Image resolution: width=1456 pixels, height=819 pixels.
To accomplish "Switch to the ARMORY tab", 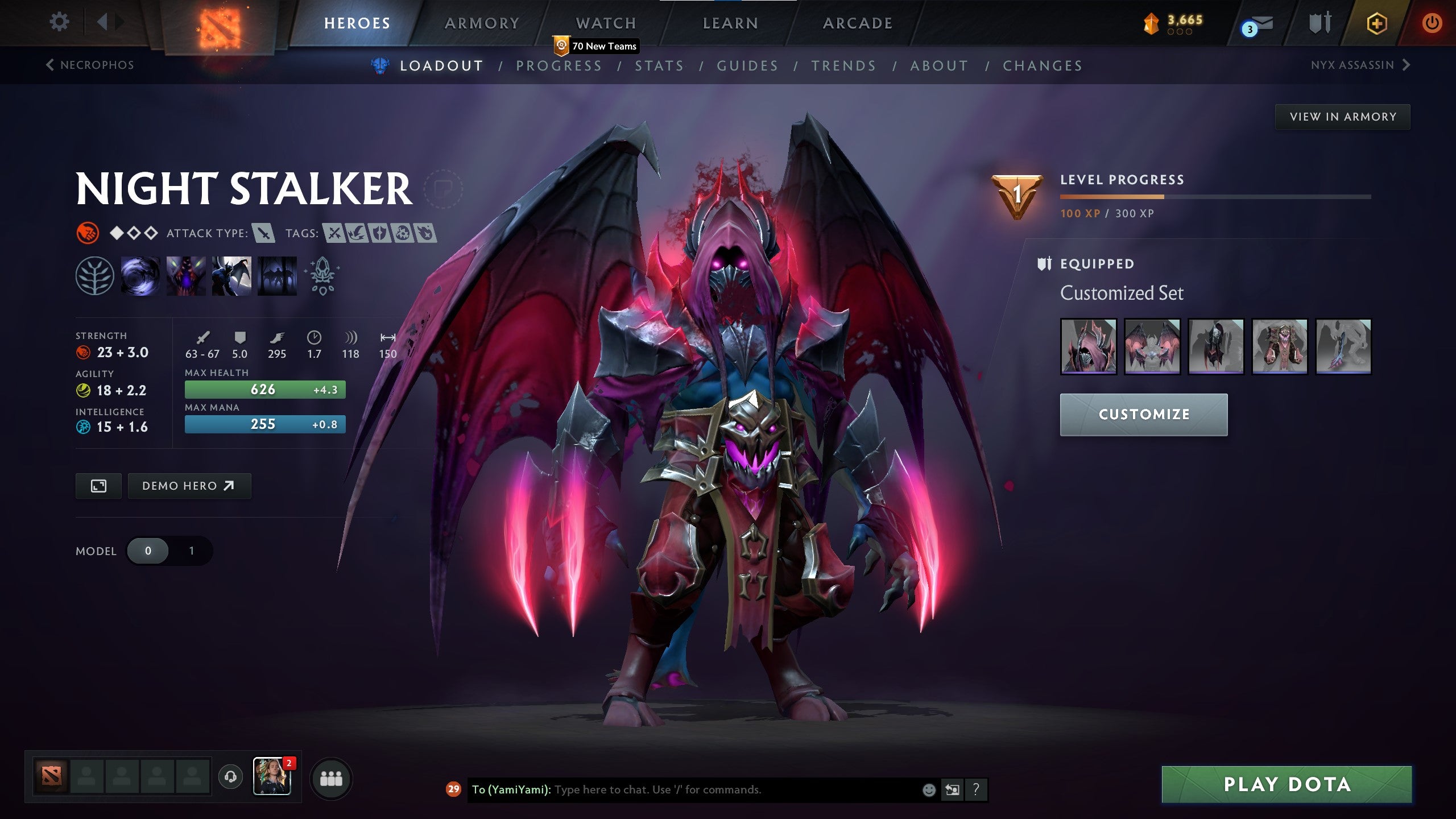I will click(482, 23).
